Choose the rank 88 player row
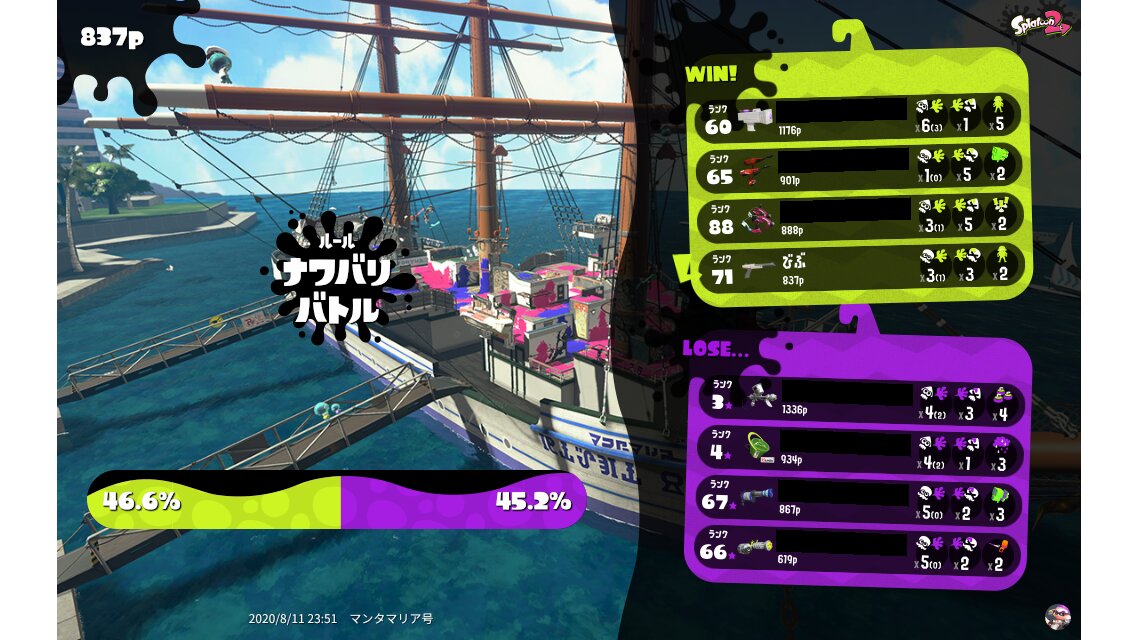This screenshot has width=1138, height=640. (x=860, y=216)
